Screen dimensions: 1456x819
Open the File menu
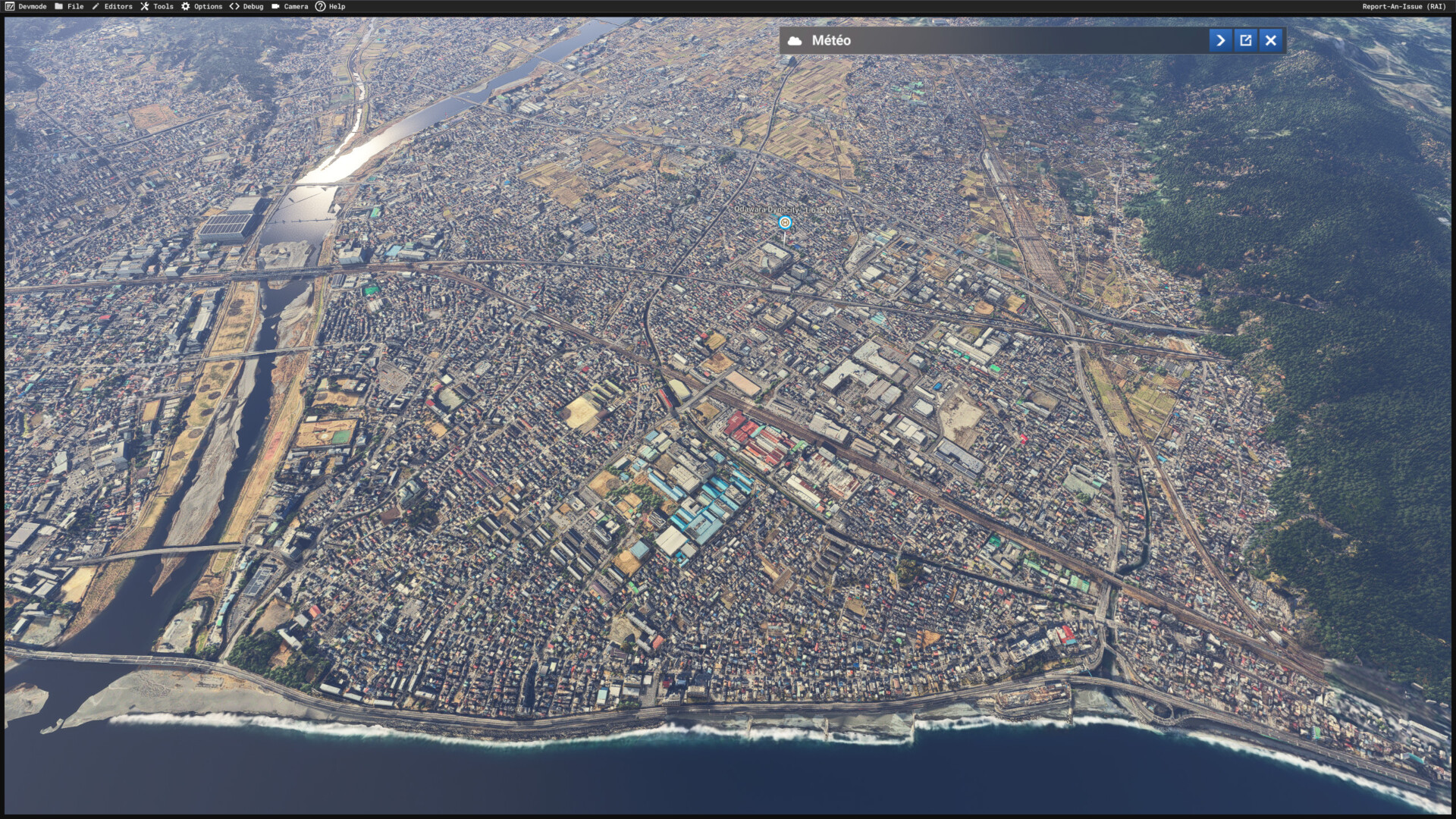coord(69,6)
